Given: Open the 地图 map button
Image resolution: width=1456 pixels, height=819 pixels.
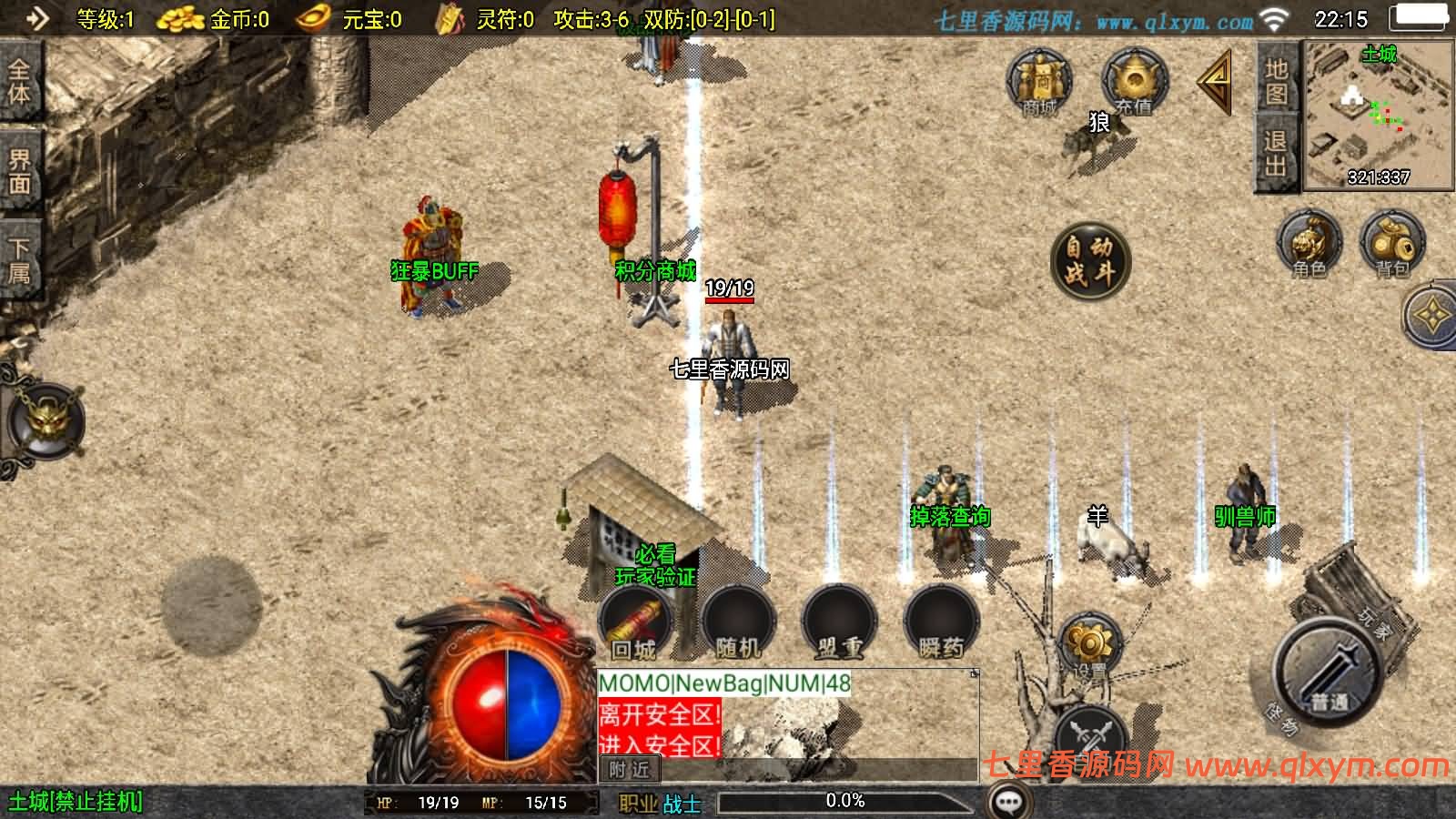Looking at the screenshot, I should click(1276, 82).
